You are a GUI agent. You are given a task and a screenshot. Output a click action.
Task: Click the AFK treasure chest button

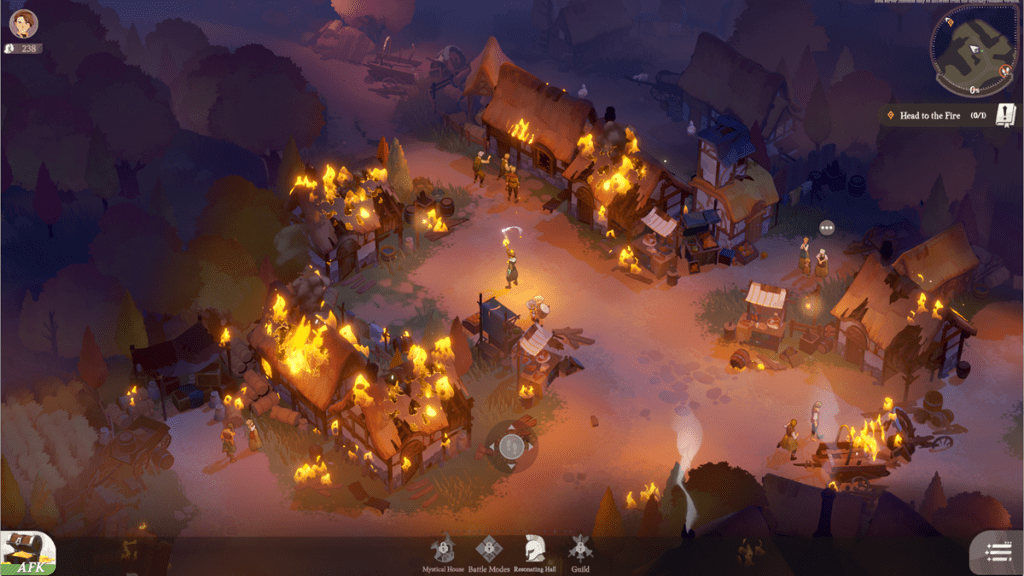point(27,552)
